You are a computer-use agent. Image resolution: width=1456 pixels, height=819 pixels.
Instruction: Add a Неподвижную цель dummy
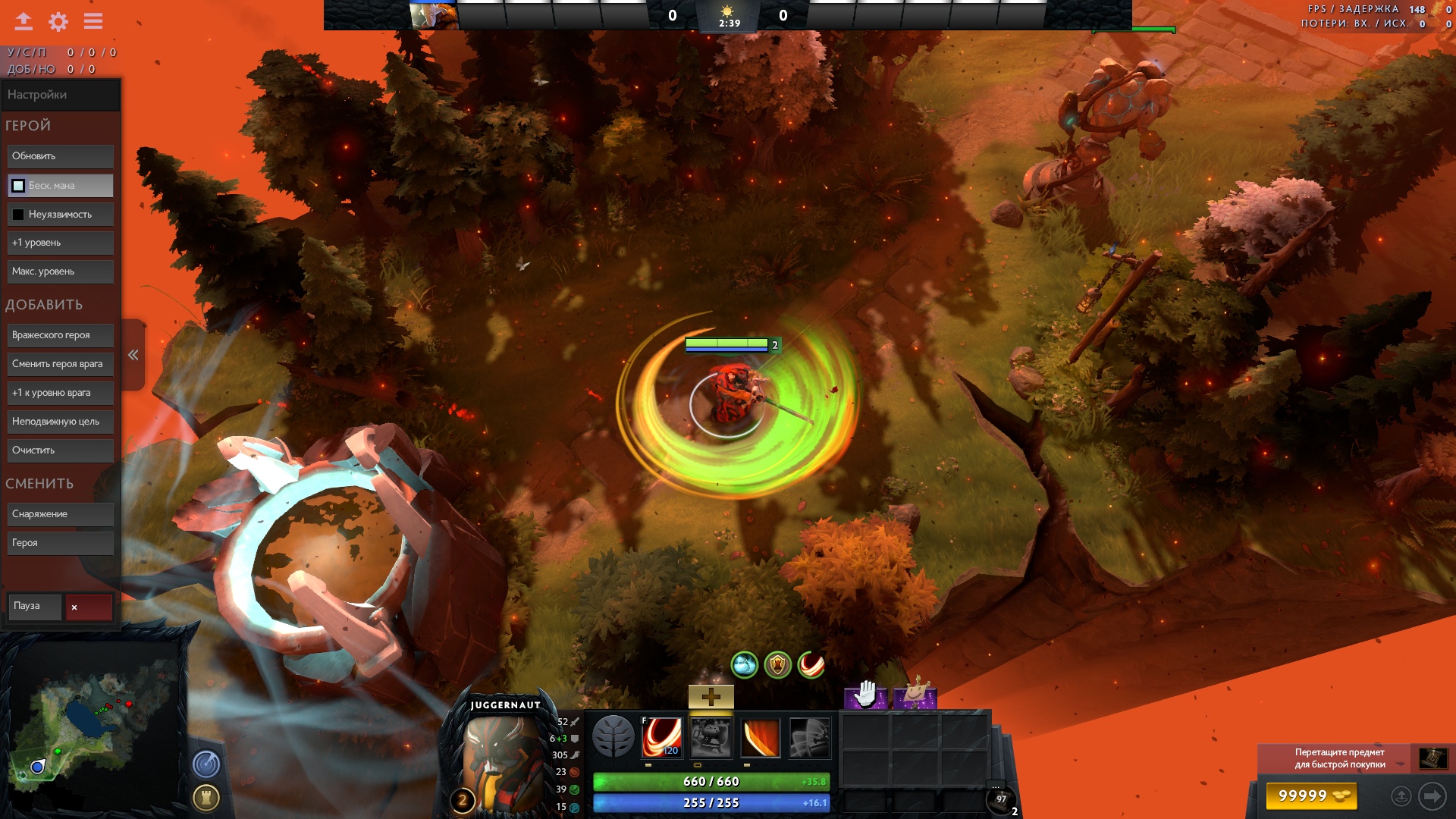tap(60, 422)
